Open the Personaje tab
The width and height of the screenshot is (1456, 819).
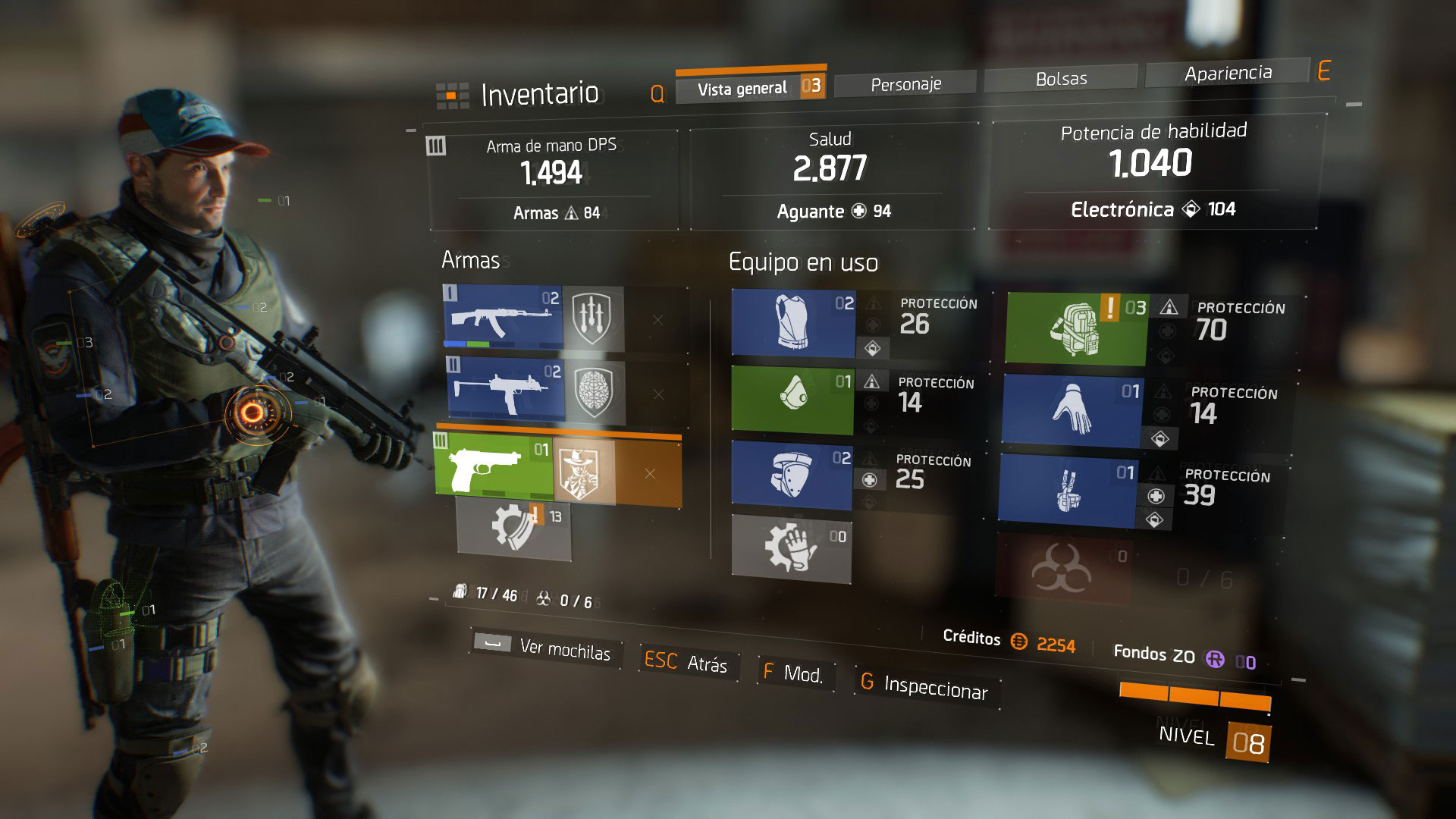click(x=905, y=84)
